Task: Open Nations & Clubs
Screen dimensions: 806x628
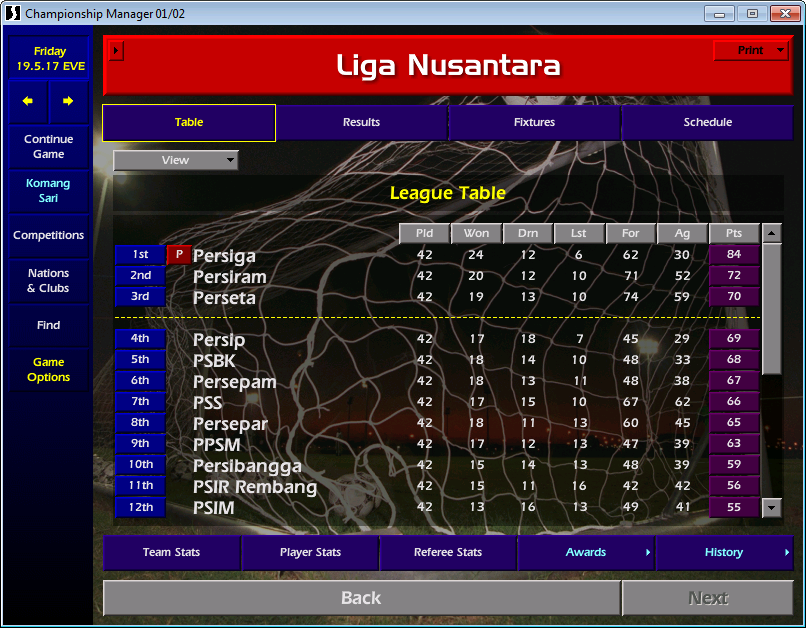Action: point(49,280)
